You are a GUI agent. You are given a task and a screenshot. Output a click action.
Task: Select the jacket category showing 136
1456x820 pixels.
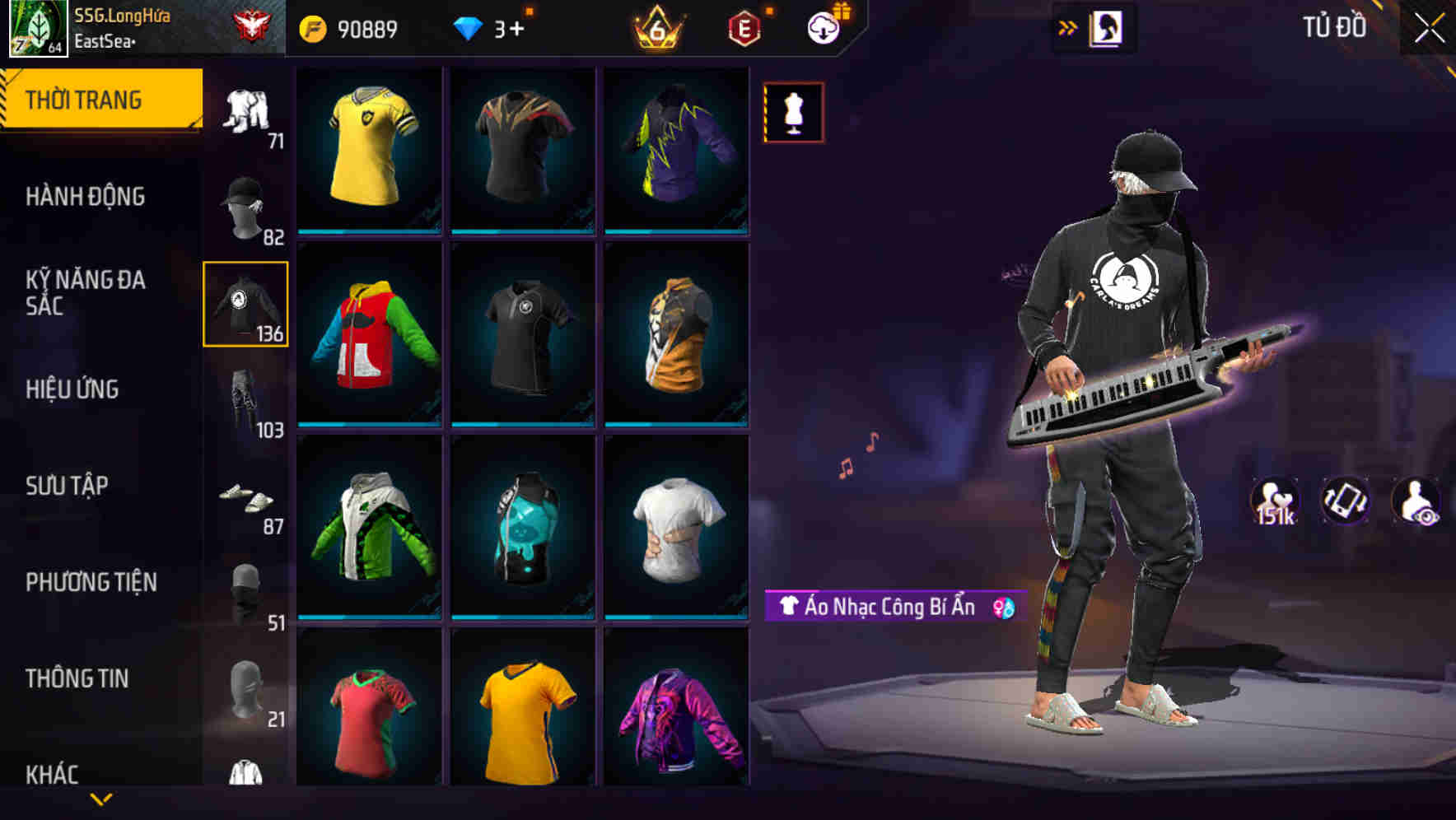(245, 302)
